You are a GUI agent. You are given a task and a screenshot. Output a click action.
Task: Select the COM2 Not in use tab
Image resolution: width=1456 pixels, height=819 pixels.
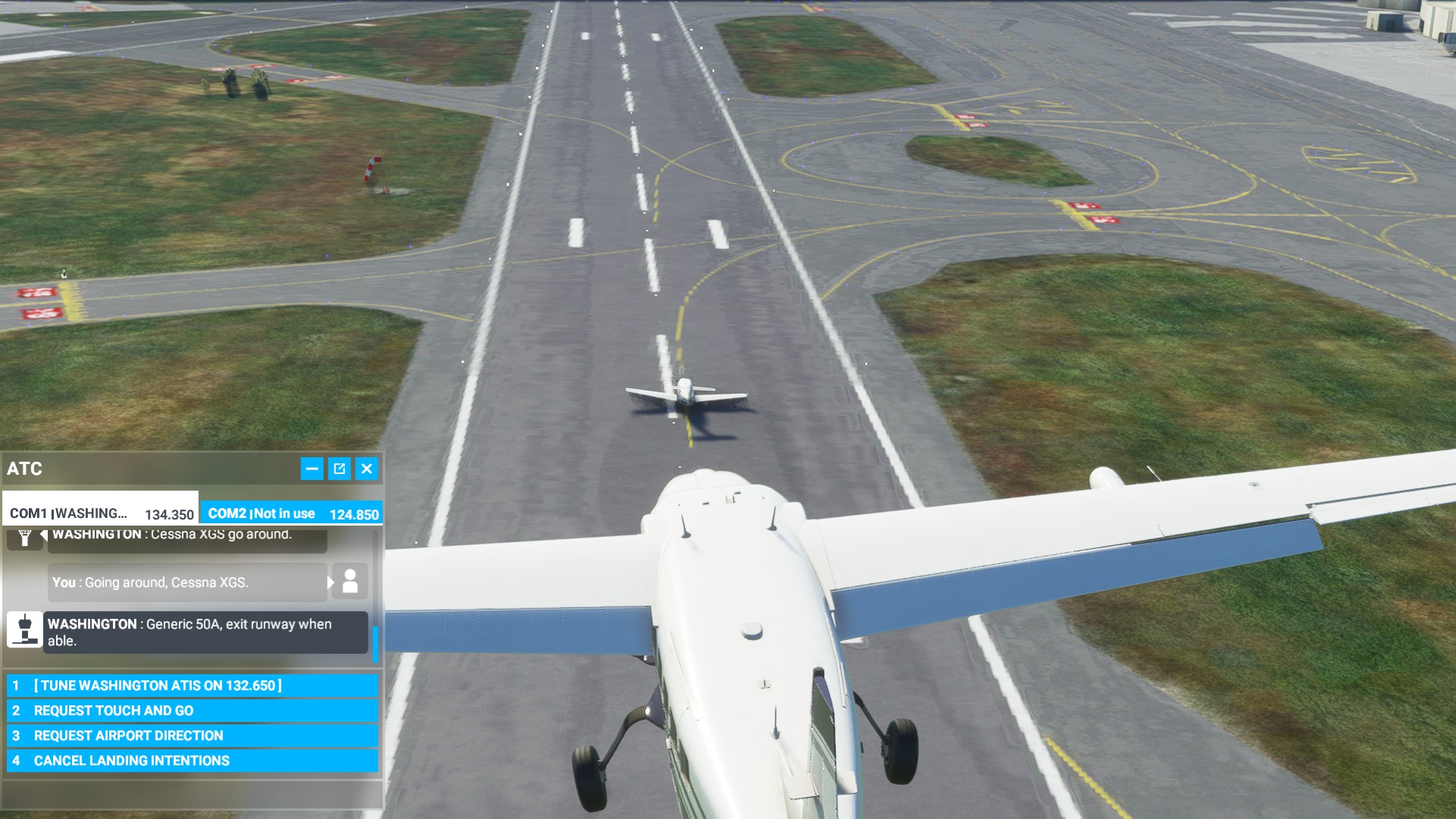[x=292, y=513]
